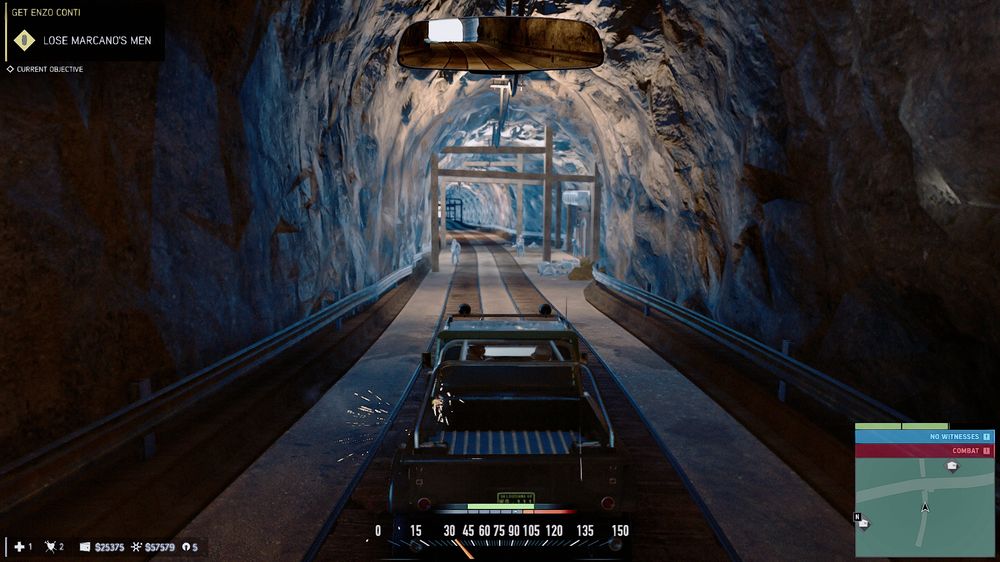
Task: Click the yellow diamond objective icon
Action: pyautogui.click(x=24, y=41)
